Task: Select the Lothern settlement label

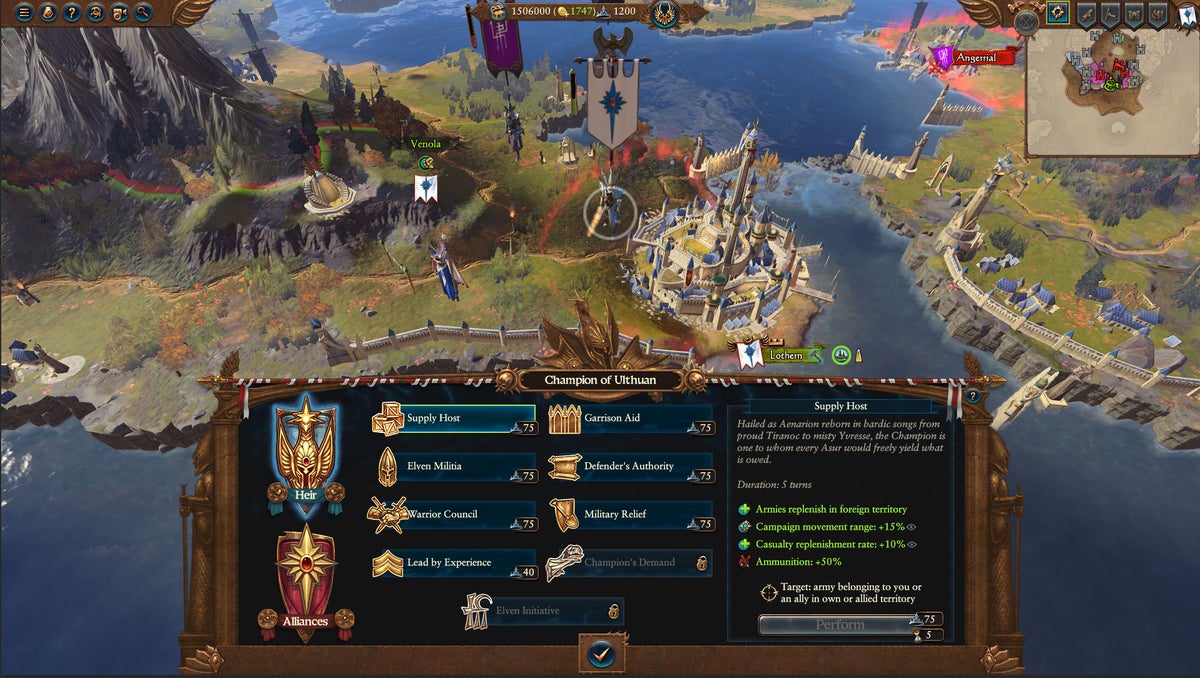Action: [785, 355]
